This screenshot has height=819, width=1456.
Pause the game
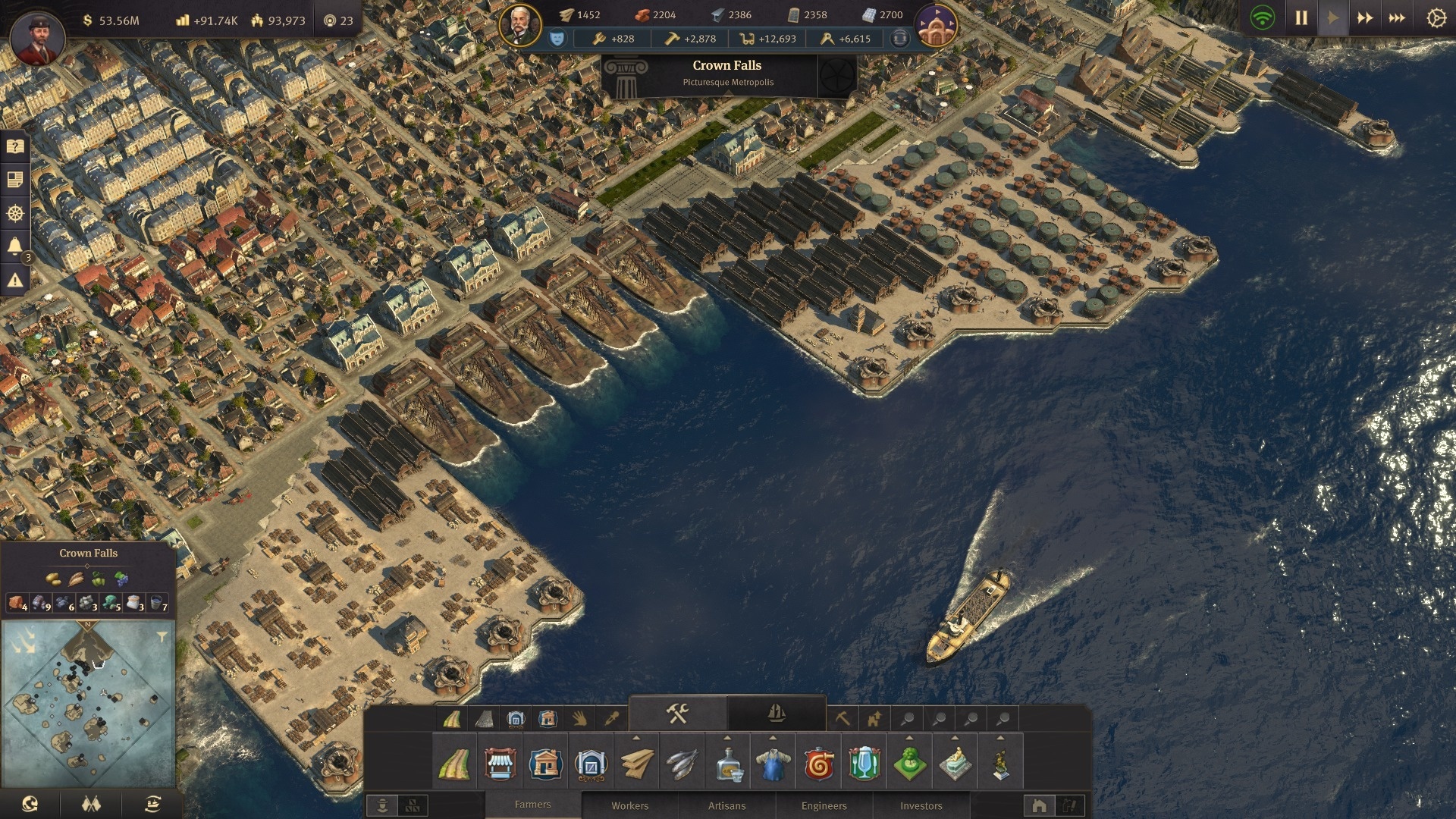[1301, 17]
